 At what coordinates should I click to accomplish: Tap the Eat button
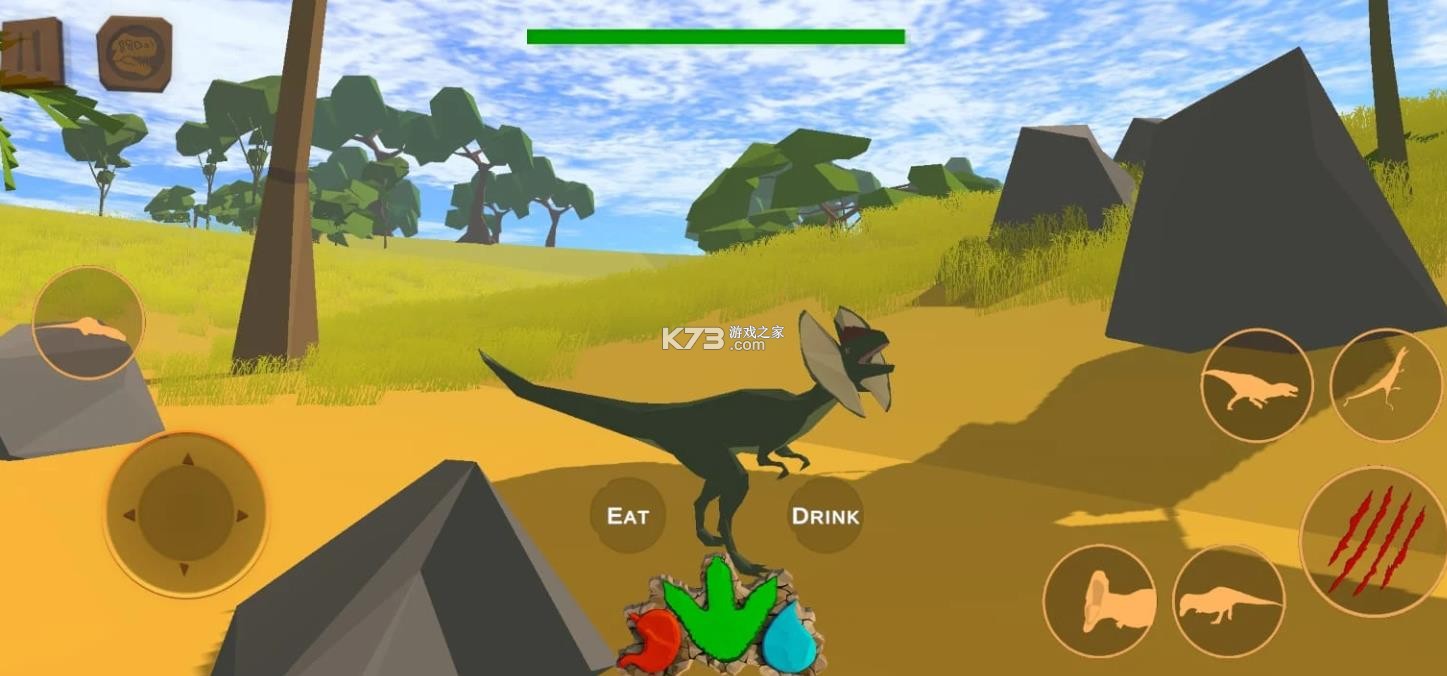[628, 516]
